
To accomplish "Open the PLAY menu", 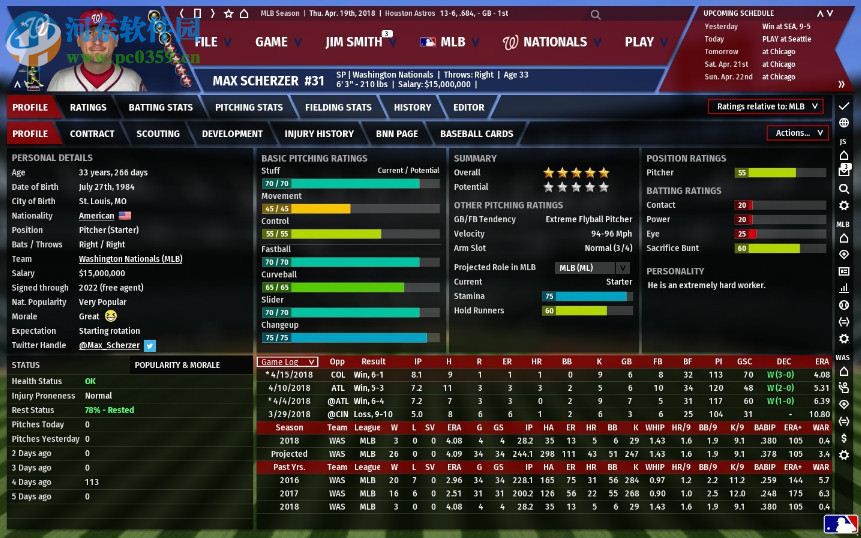I will pyautogui.click(x=640, y=42).
